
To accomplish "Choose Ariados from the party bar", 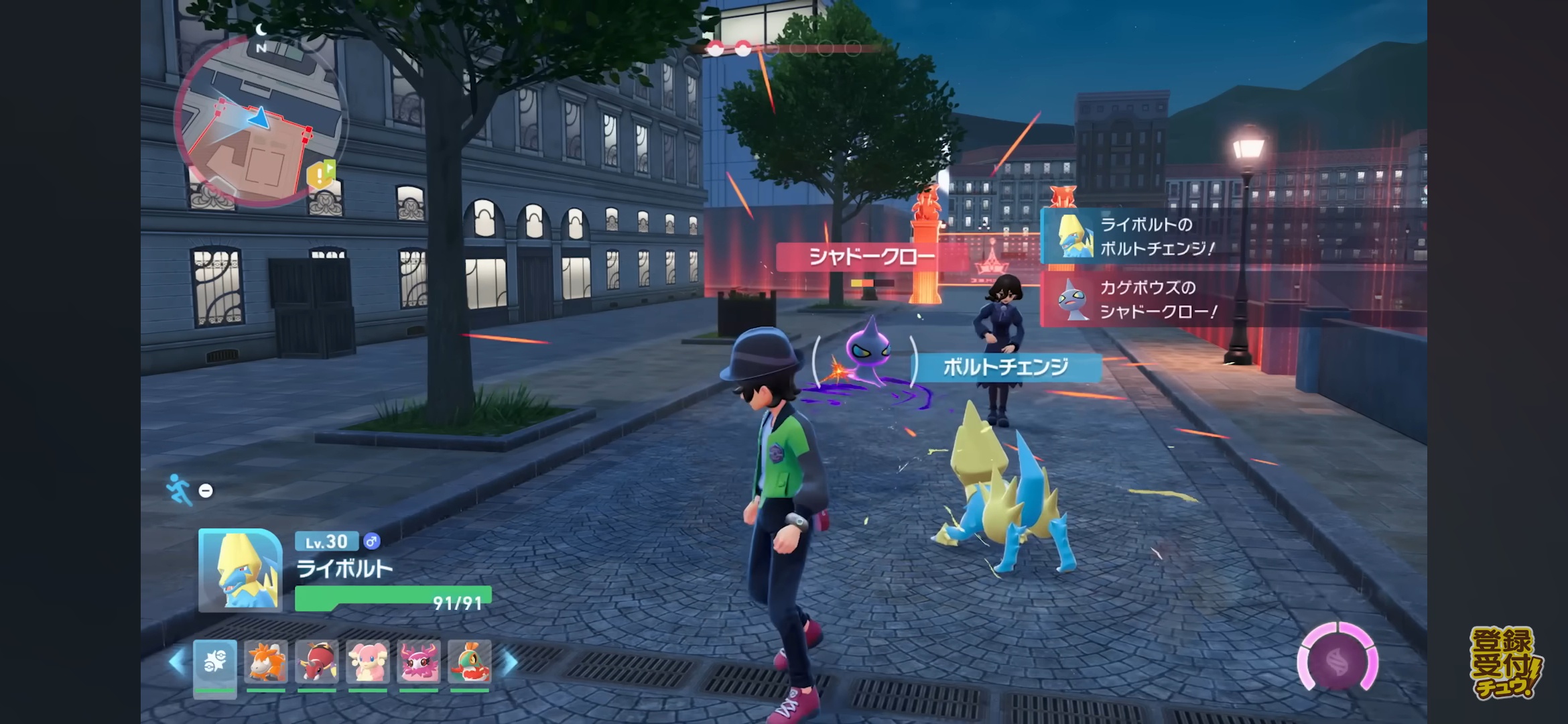I will pyautogui.click(x=317, y=662).
